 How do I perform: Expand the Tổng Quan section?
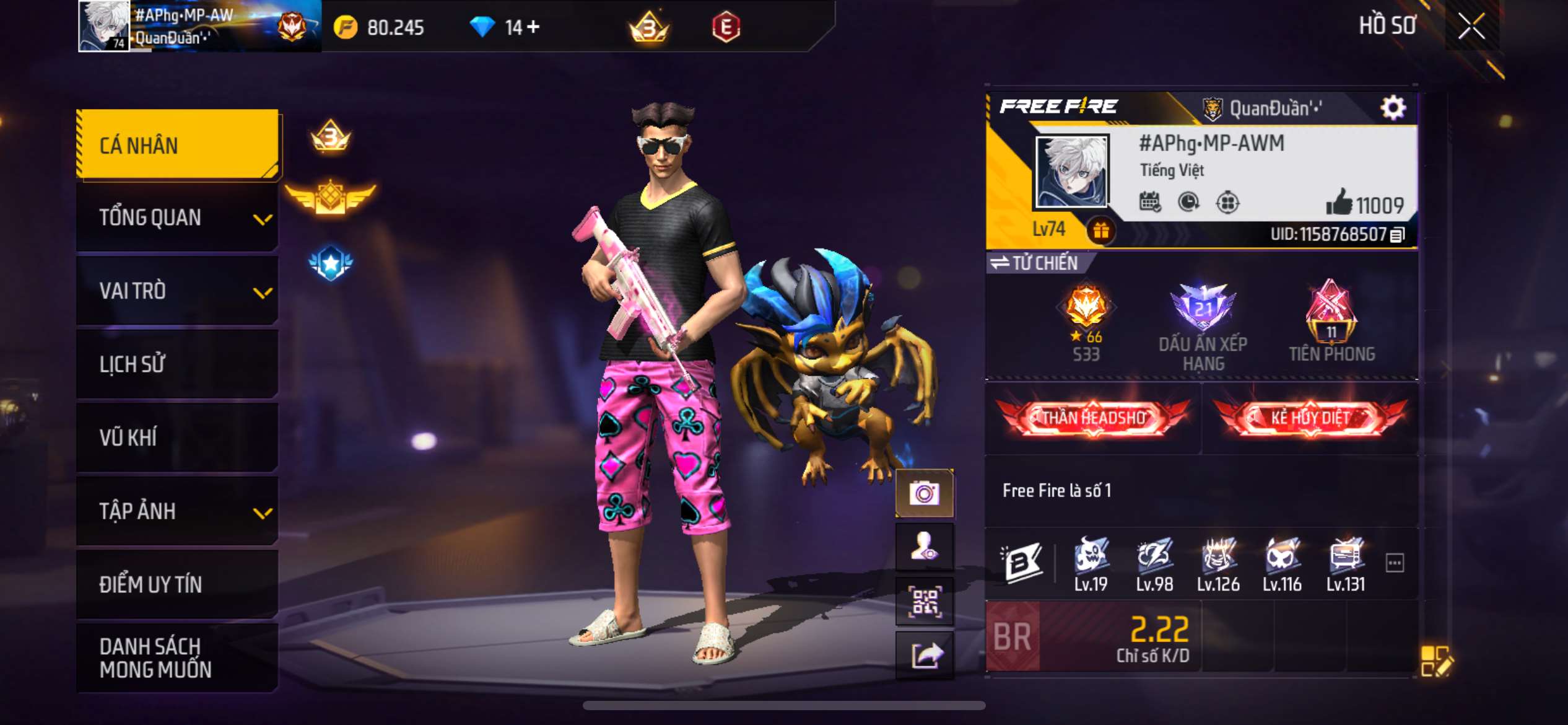tap(176, 217)
